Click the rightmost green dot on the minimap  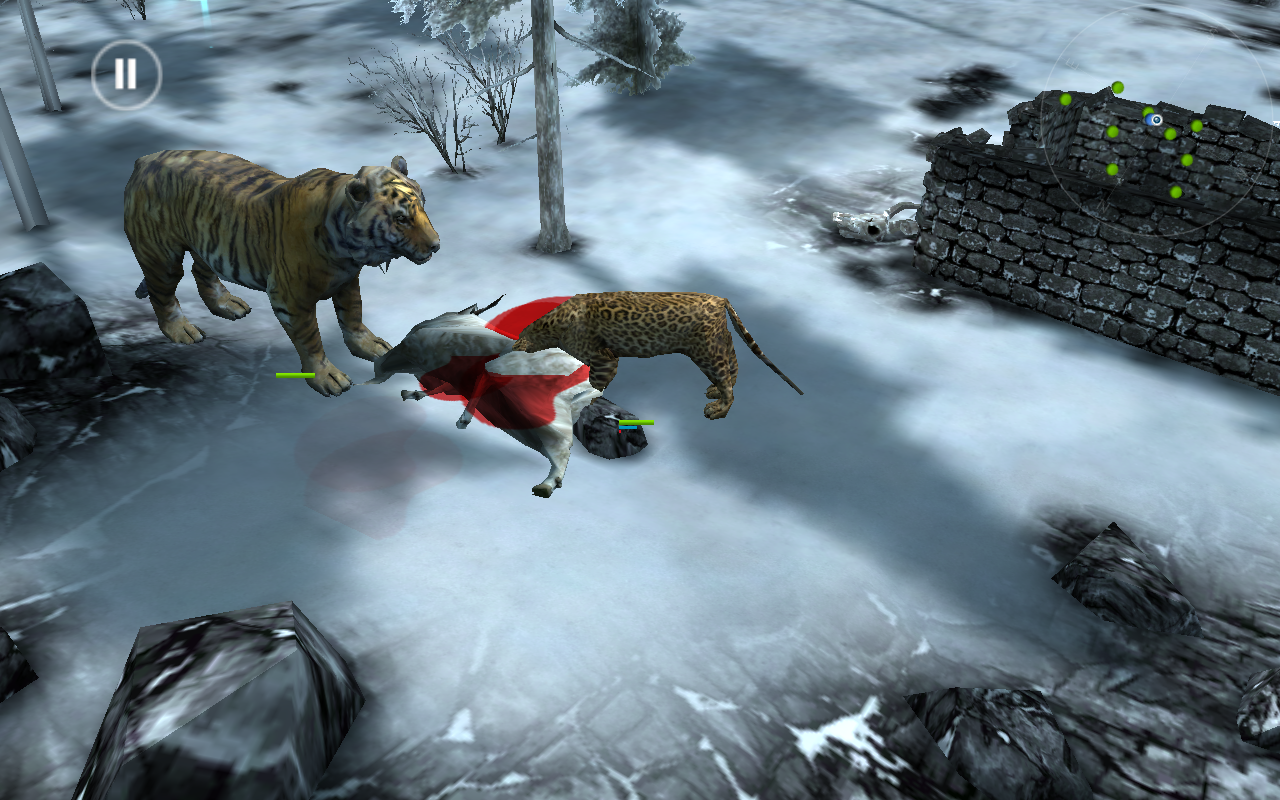click(1196, 126)
